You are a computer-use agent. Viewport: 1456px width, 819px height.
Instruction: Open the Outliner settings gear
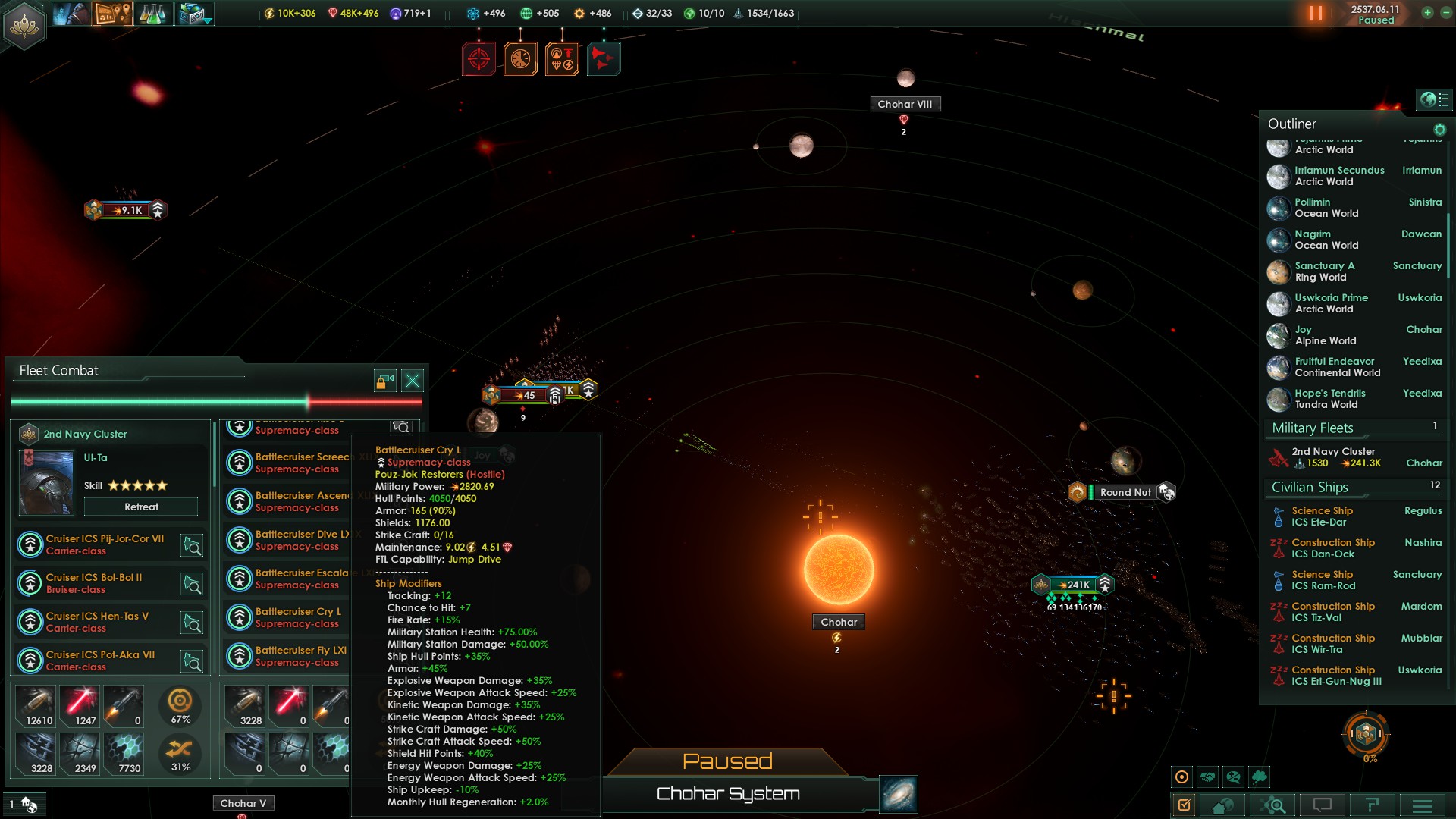pos(1439,130)
